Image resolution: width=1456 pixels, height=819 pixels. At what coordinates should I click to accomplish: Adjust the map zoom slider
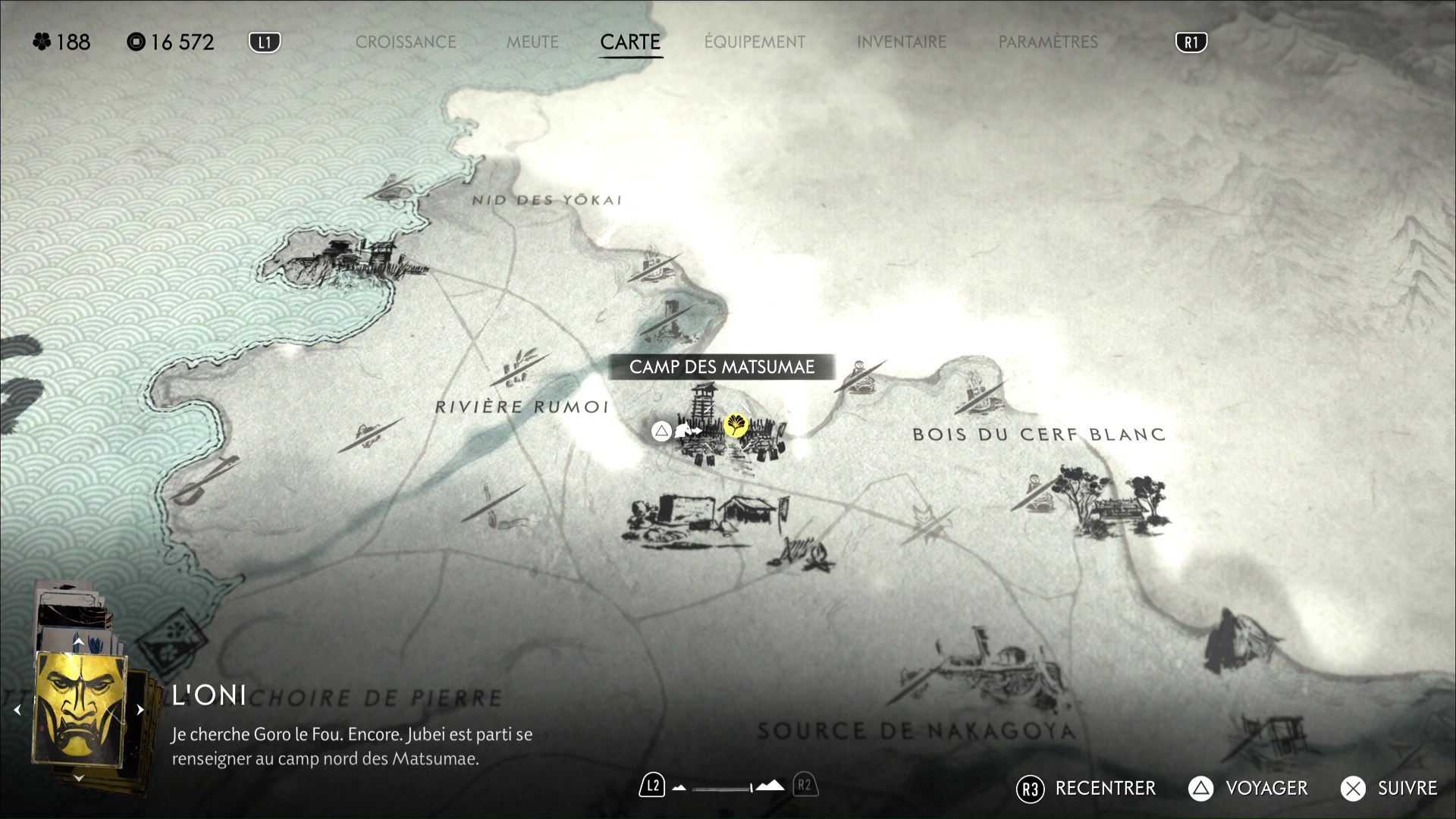[723, 789]
